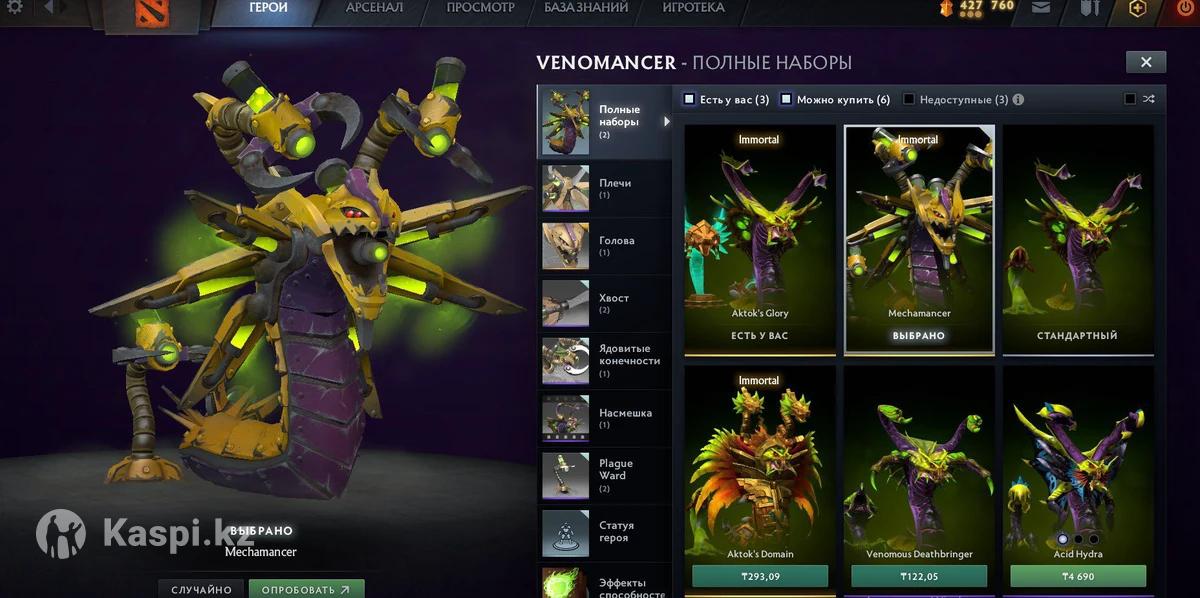The image size is (1200, 598).
Task: Buy Acid Hydra for ₸4 690
Action: [x=1078, y=576]
